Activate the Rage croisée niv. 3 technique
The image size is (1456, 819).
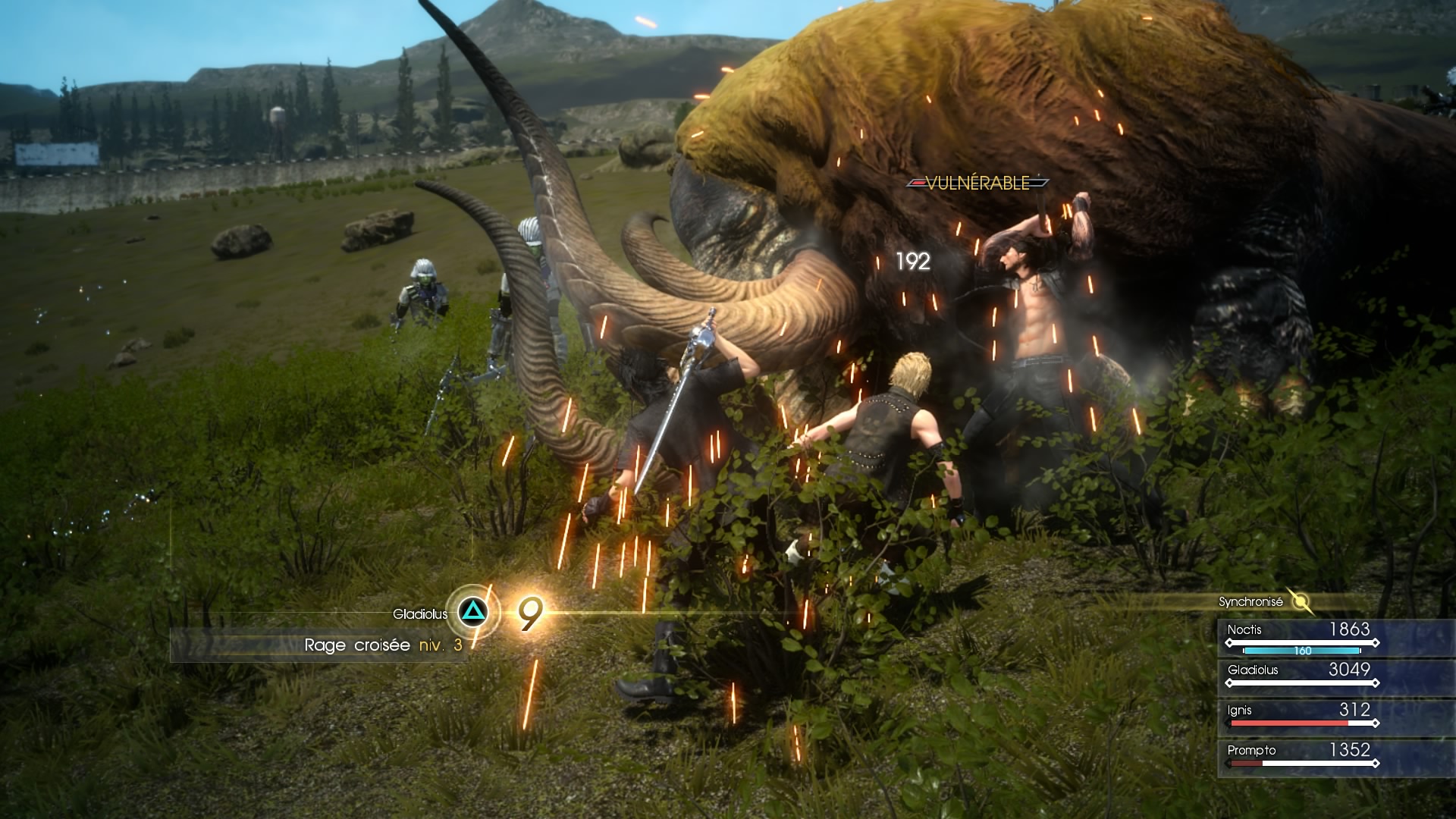click(473, 612)
